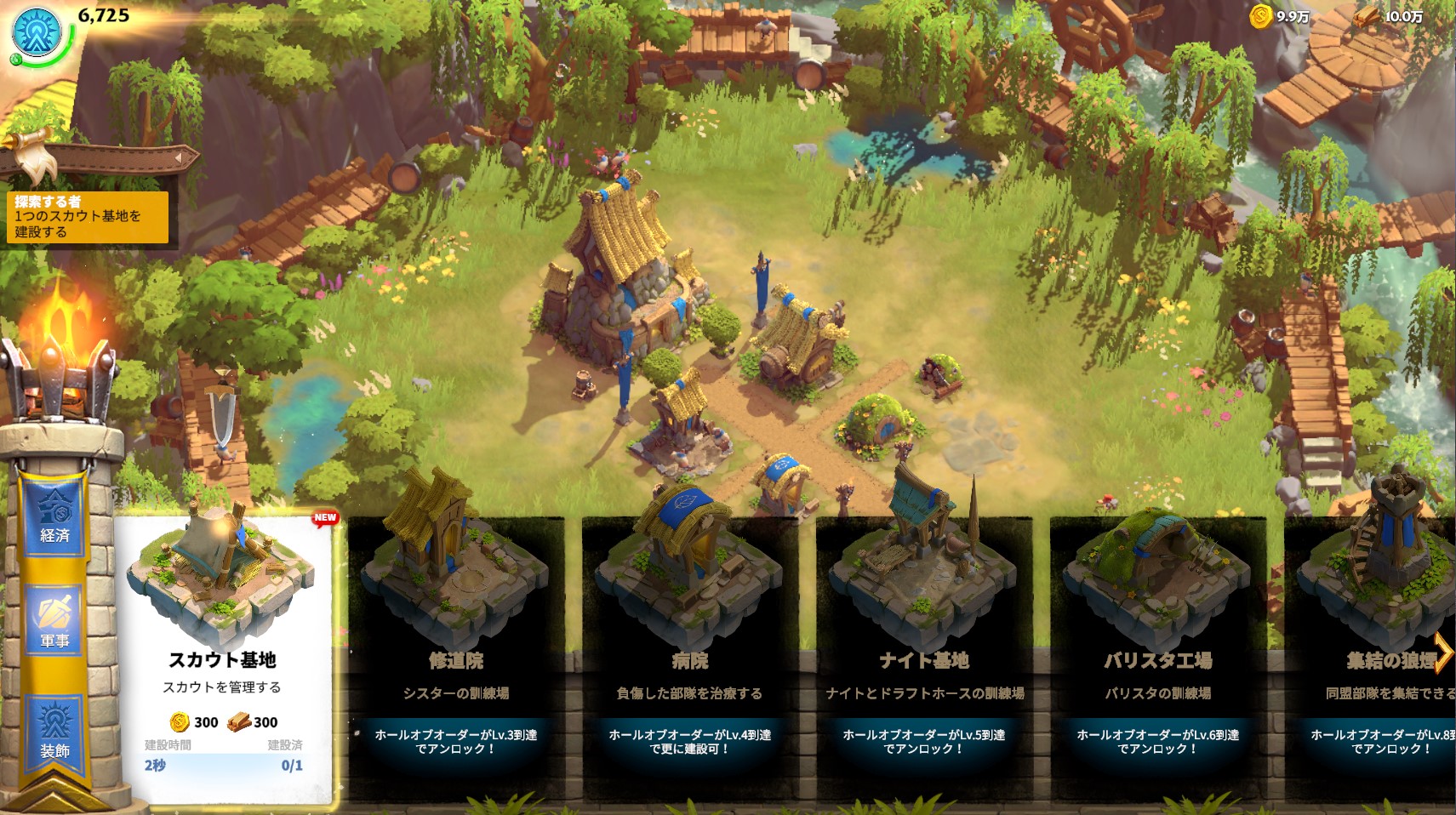
Task: Switch to the 装飾 category tab
Action: tap(54, 730)
